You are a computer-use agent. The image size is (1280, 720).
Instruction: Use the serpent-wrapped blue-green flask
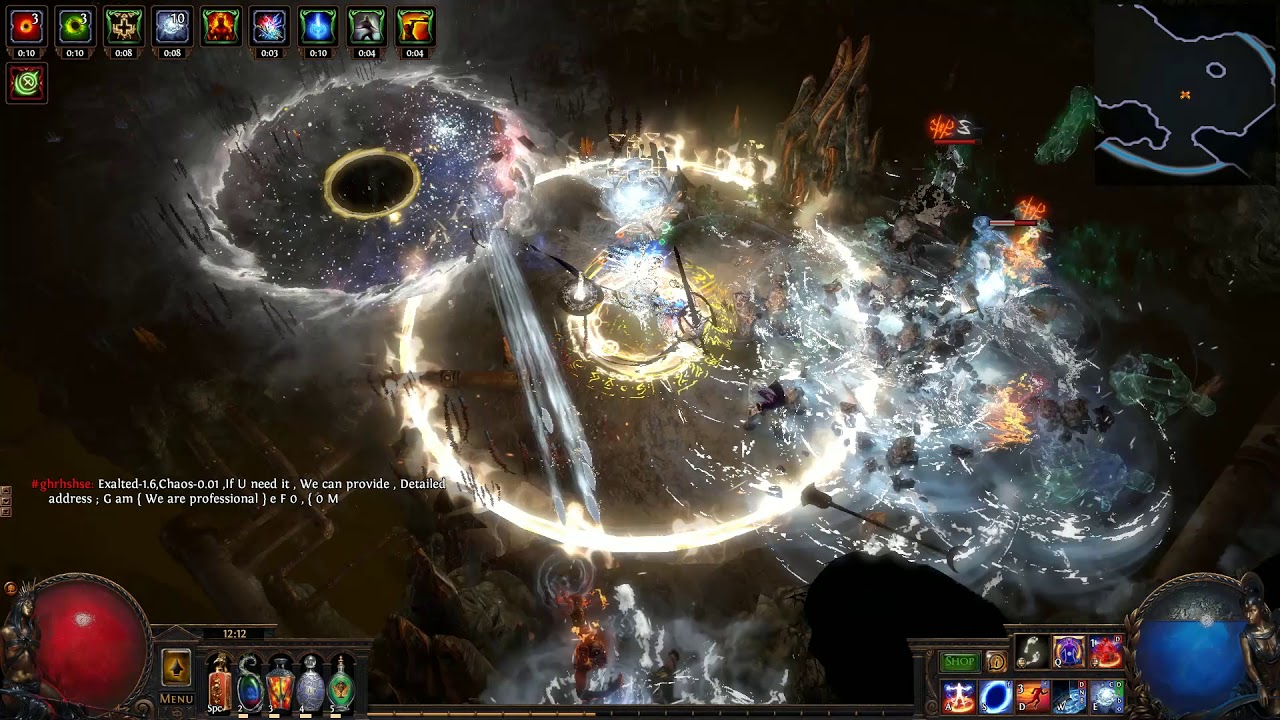coord(249,685)
